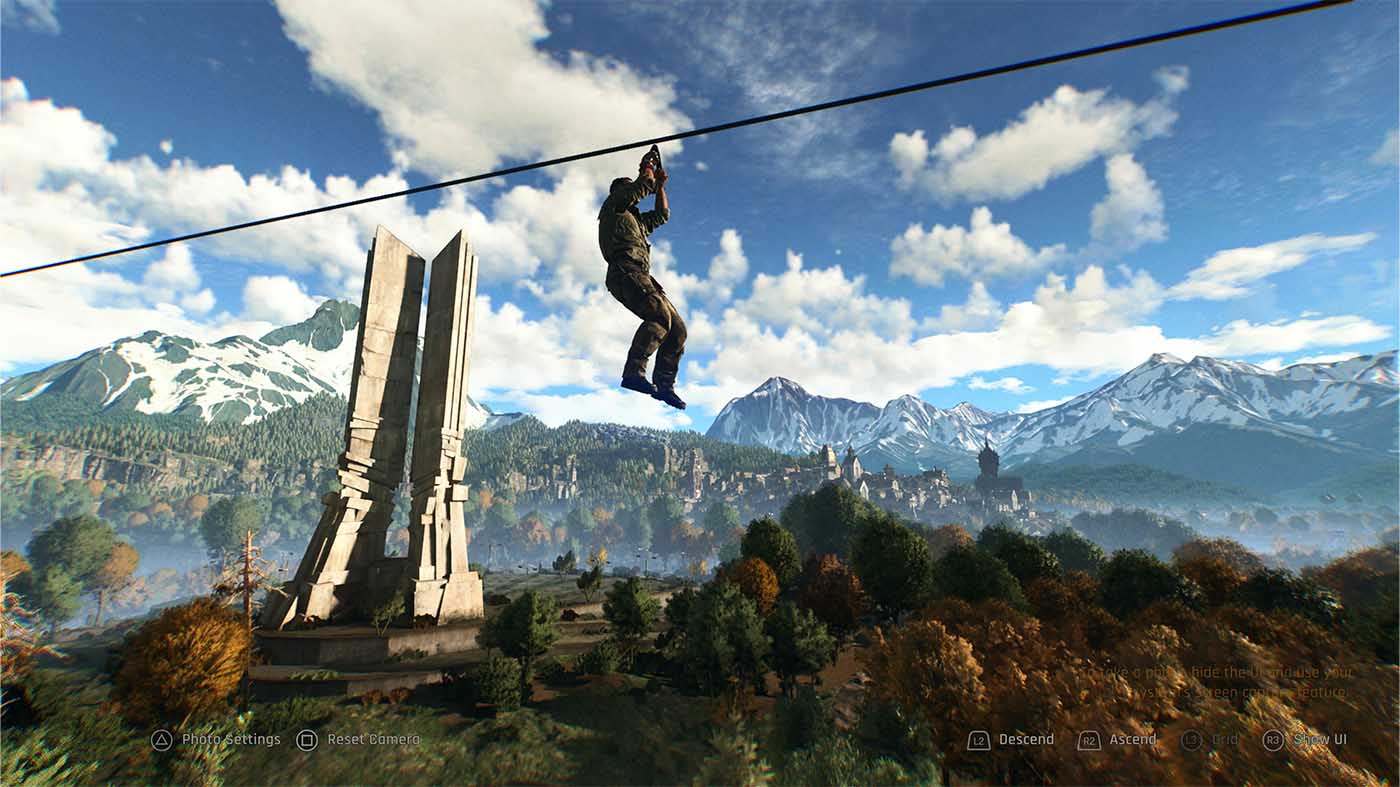The height and width of the screenshot is (787, 1400).
Task: Click the L3 stick icon next to Grid
Action: tap(1192, 740)
